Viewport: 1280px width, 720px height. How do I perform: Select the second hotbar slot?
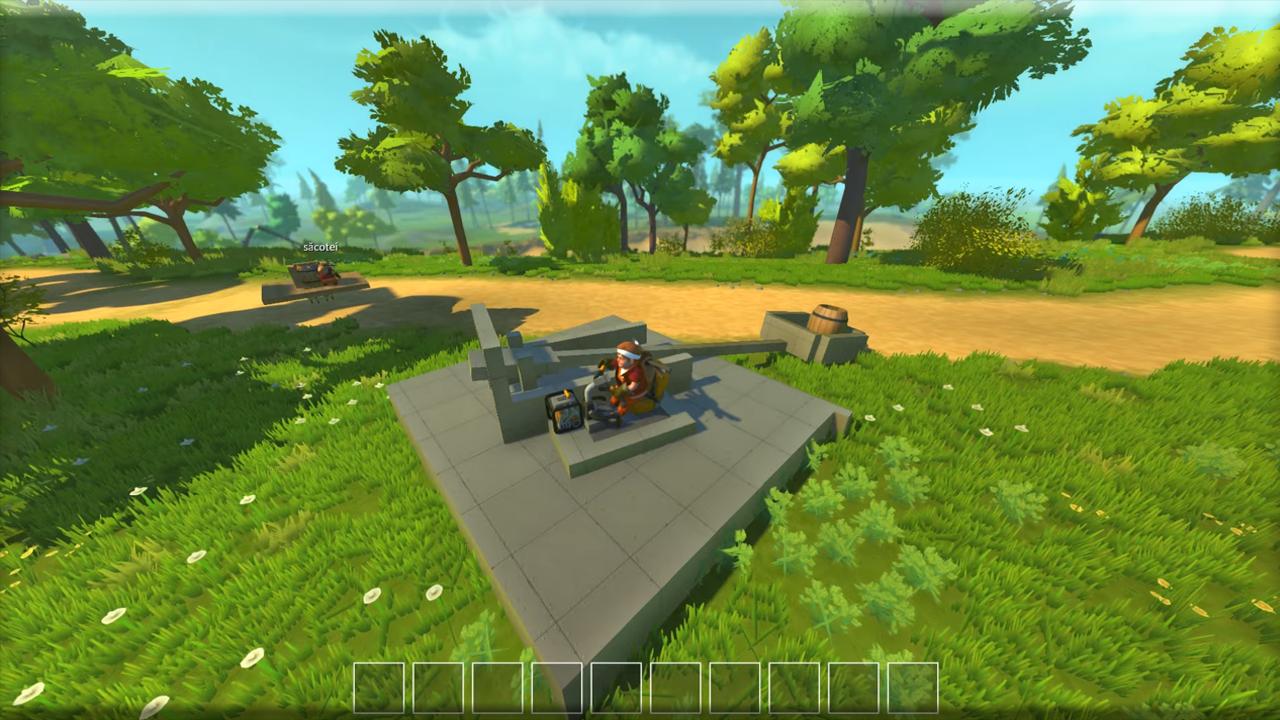[437, 688]
